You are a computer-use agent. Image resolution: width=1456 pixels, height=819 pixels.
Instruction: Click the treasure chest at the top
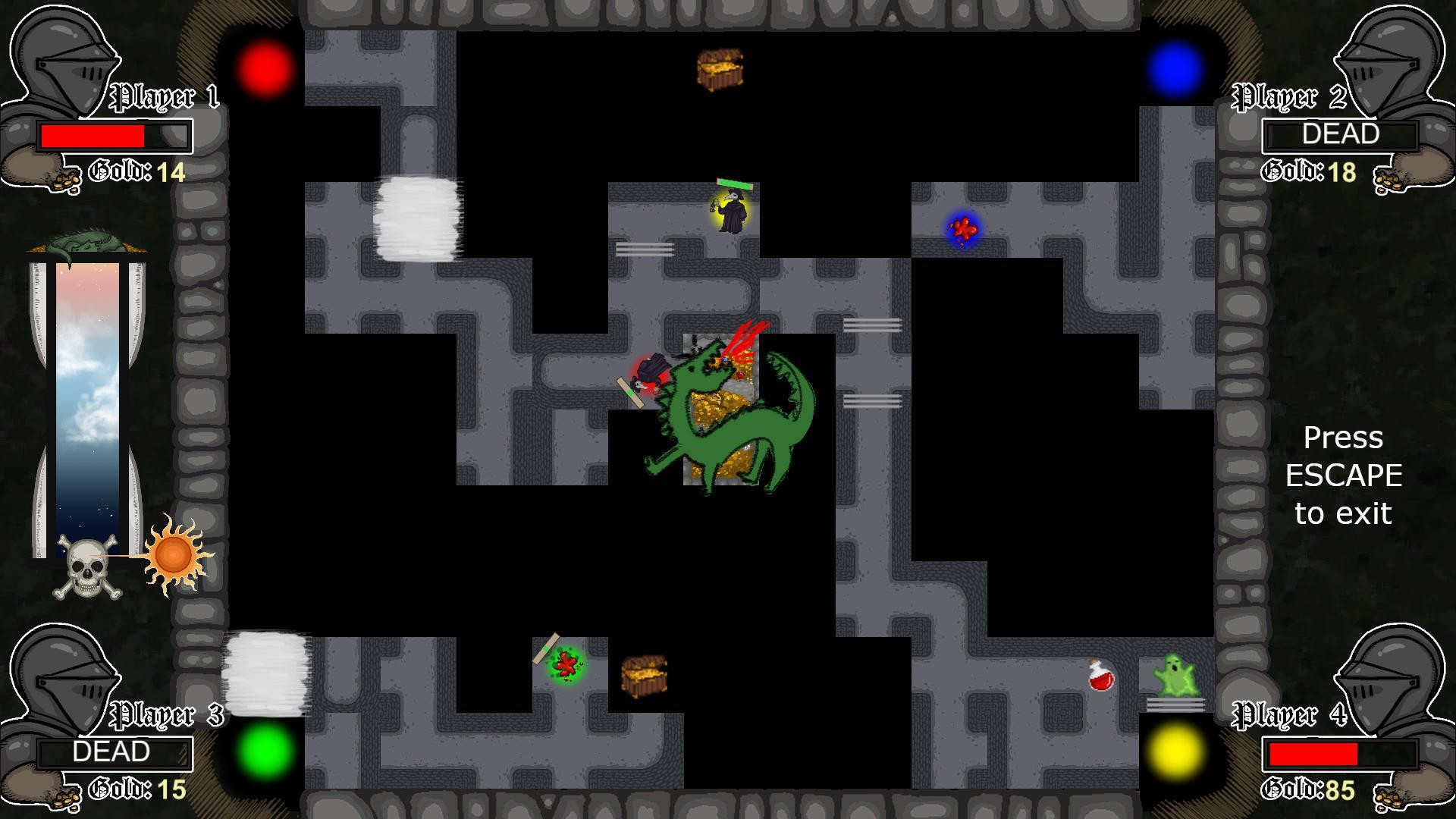(x=720, y=68)
